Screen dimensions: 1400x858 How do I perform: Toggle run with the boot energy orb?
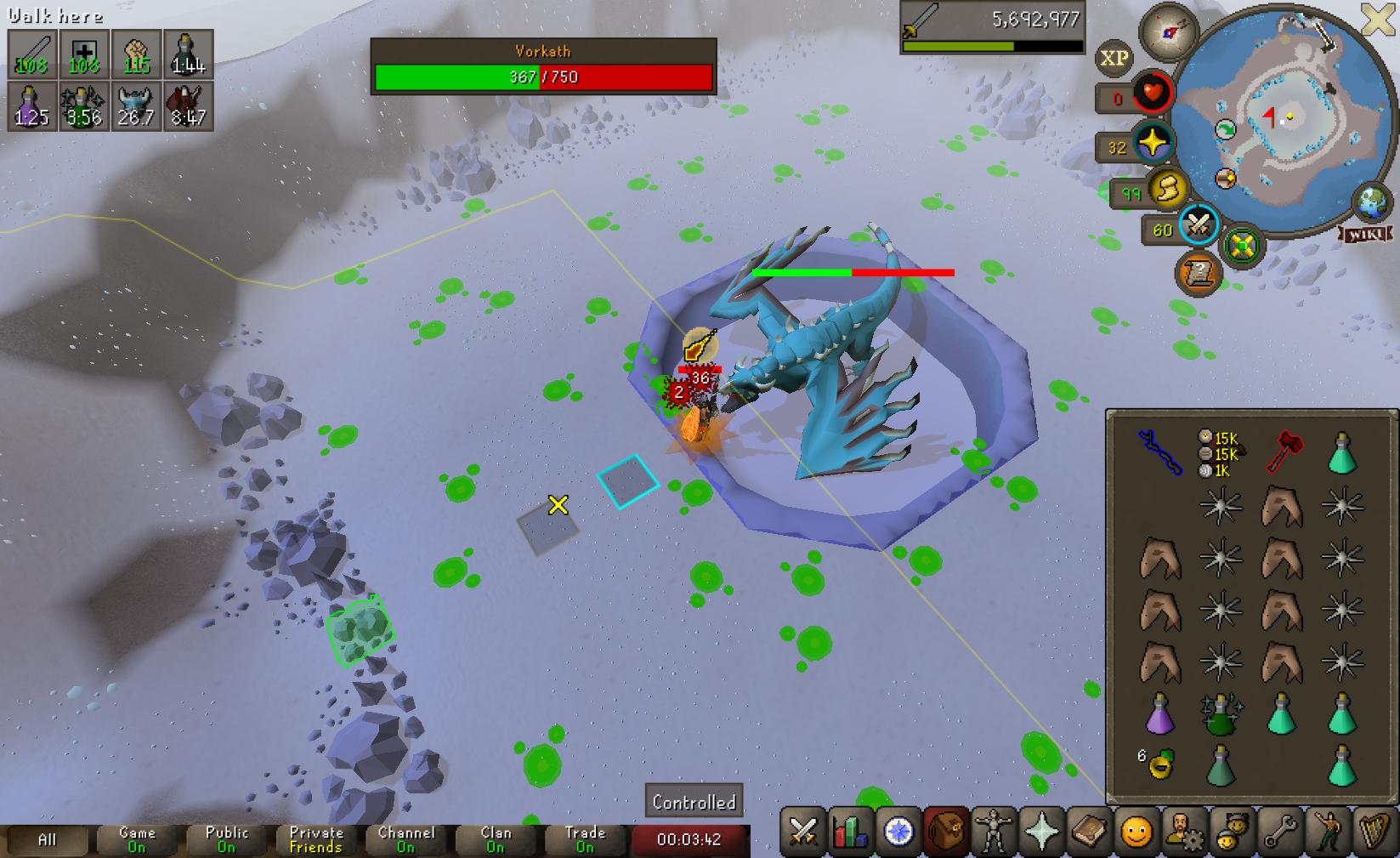[x=1168, y=190]
